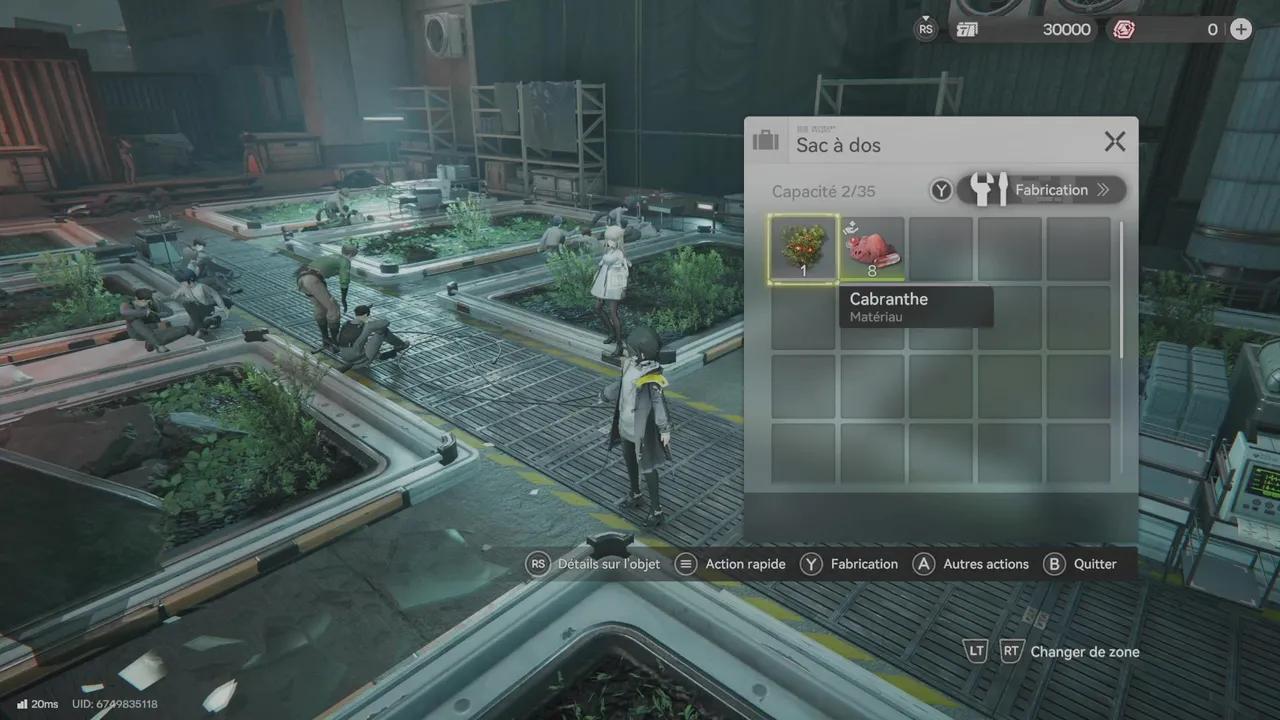Close the Sac à dos backpack window
Viewport: 1280px width, 720px height.
pyautogui.click(x=1115, y=142)
